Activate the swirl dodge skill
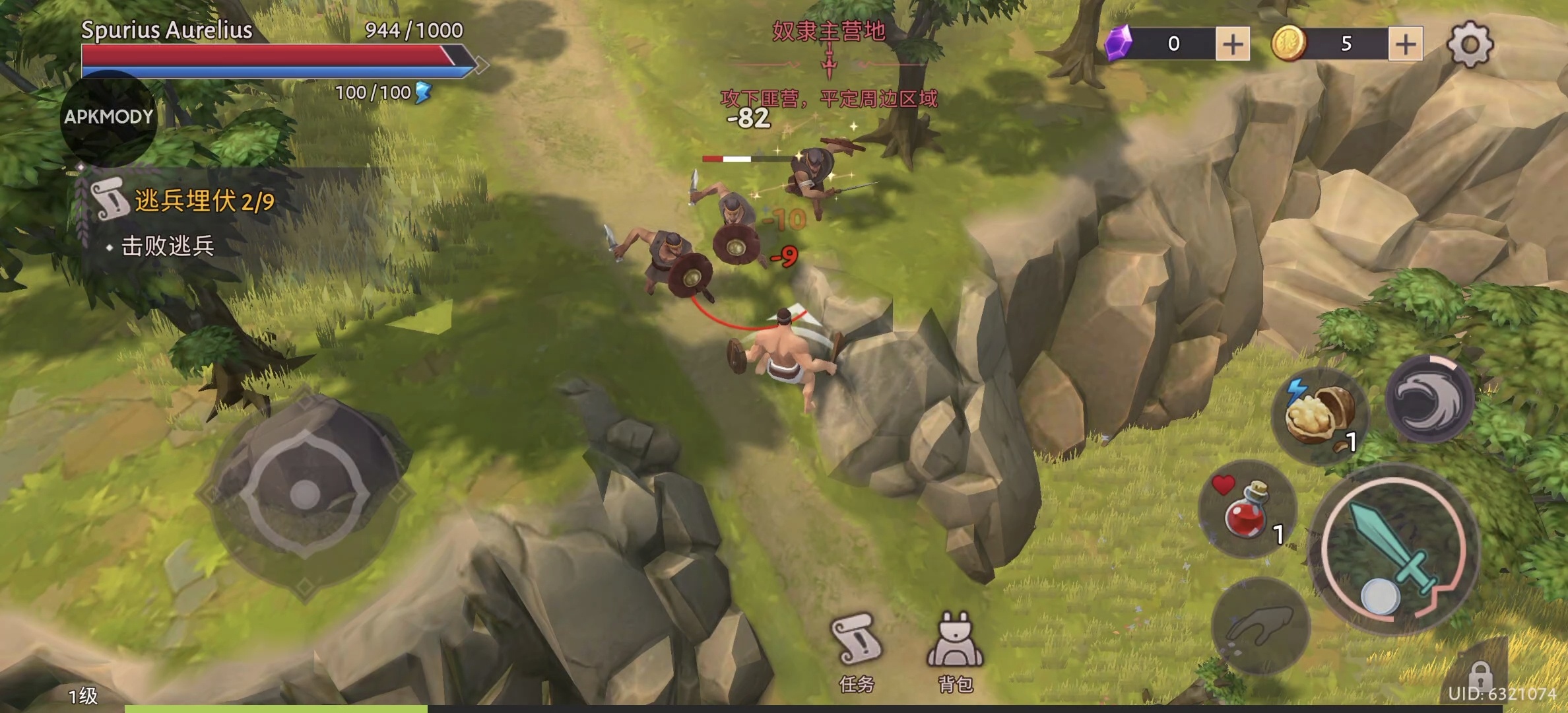The height and width of the screenshot is (713, 1568). (x=1429, y=399)
